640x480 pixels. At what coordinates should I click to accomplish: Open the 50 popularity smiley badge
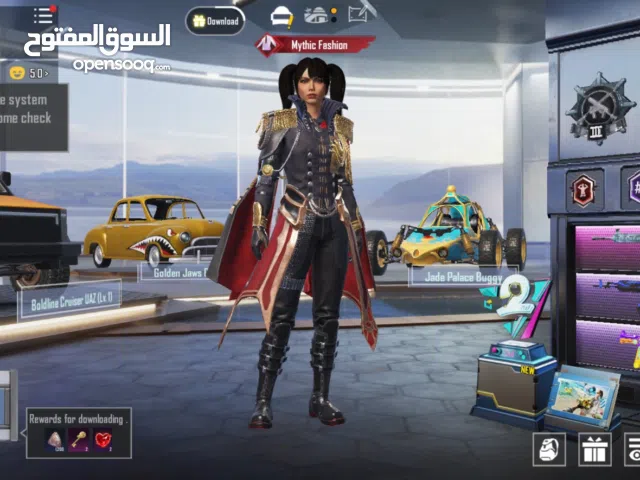coord(28,72)
